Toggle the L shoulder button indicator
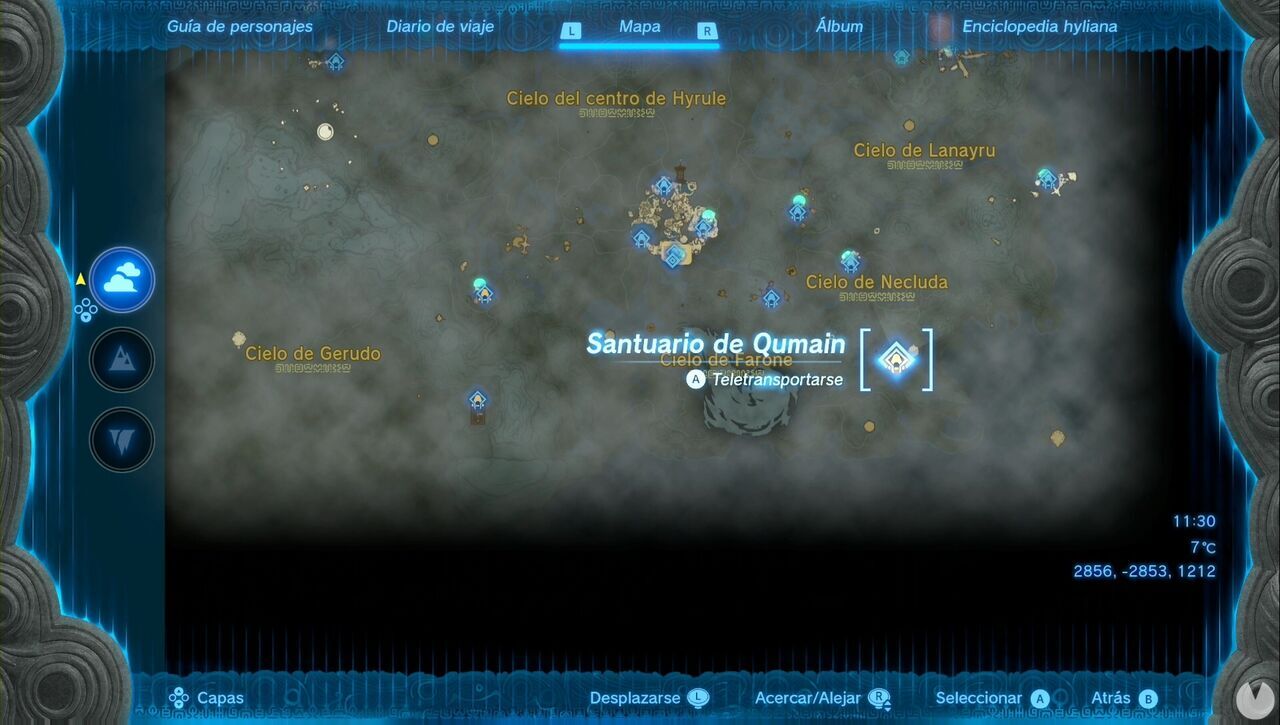Screen dimensions: 1280x725 [571, 31]
